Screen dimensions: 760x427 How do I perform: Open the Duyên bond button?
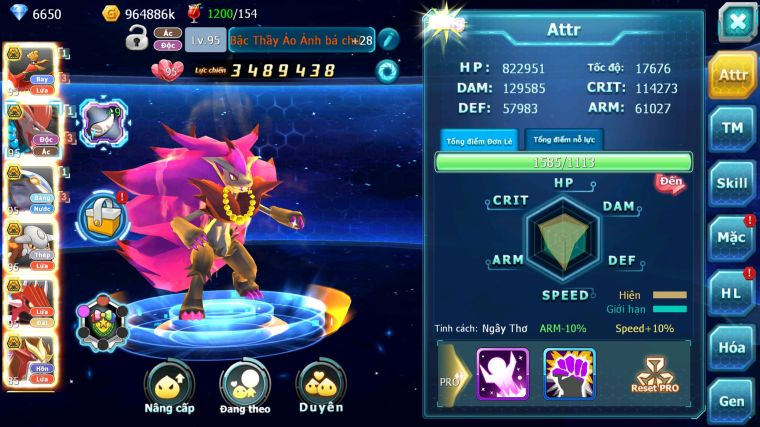[321, 386]
